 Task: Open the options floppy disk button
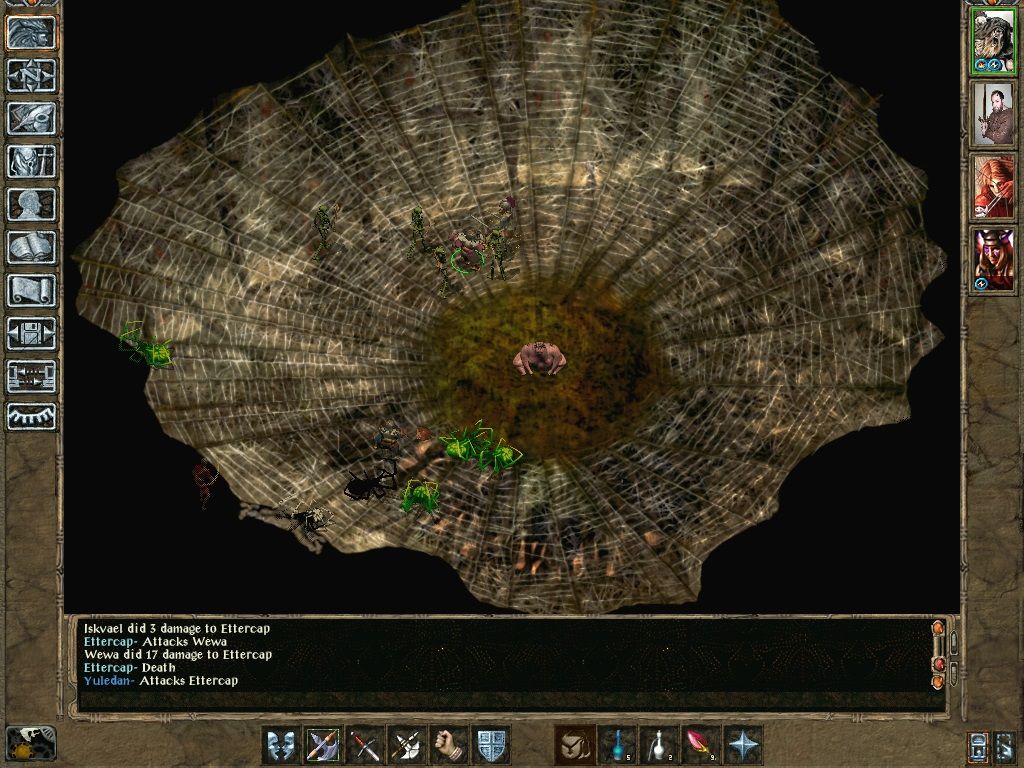point(32,334)
